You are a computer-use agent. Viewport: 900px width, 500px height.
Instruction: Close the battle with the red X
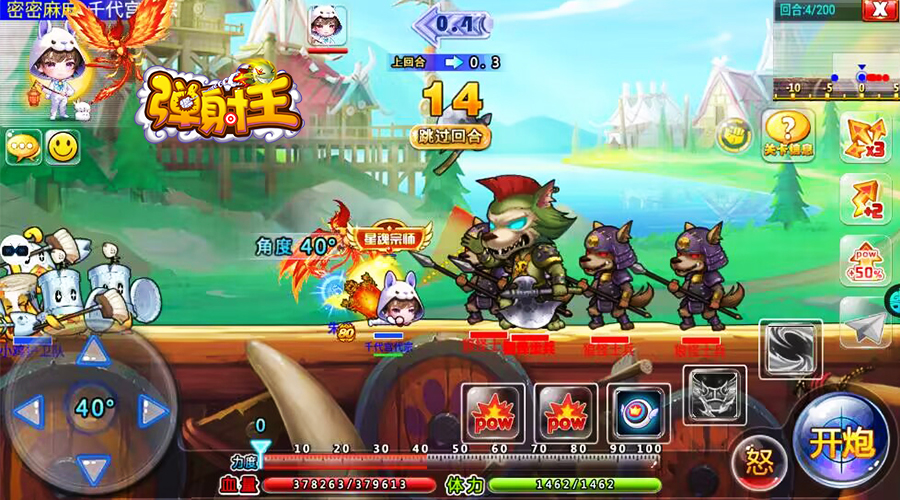[880, 10]
